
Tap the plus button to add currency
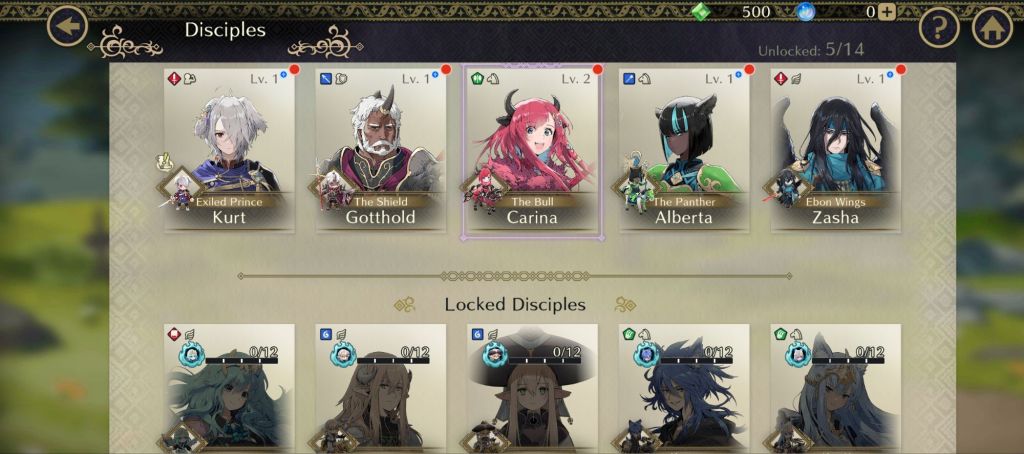(x=886, y=12)
